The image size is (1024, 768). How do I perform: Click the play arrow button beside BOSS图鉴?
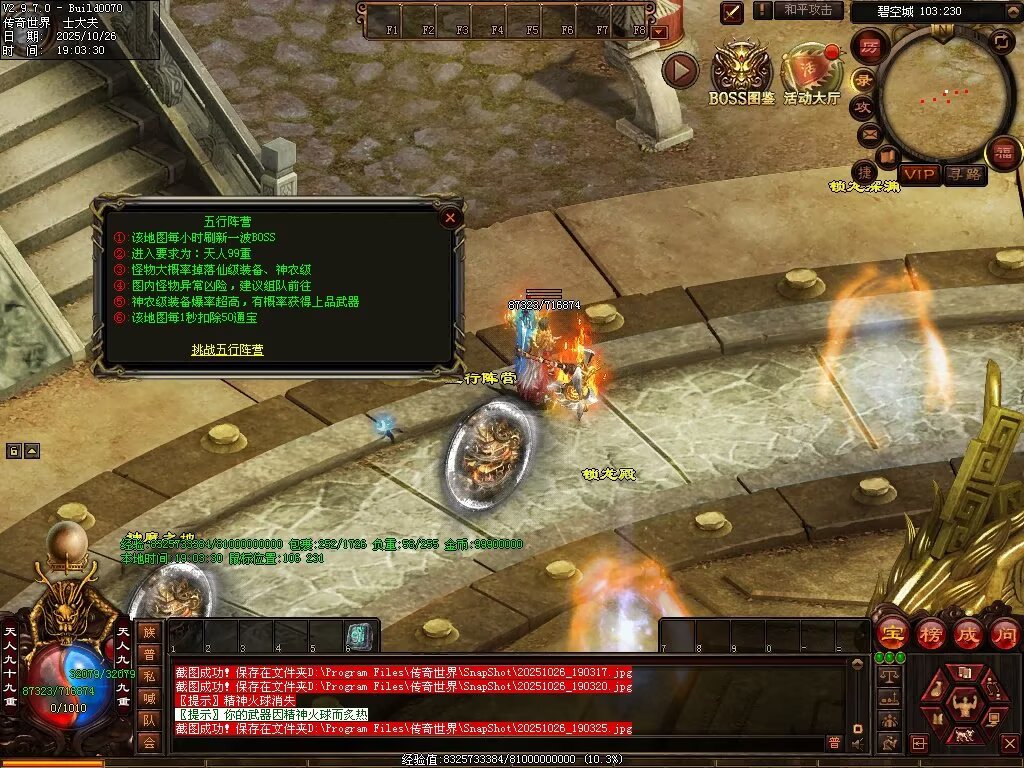pos(680,70)
